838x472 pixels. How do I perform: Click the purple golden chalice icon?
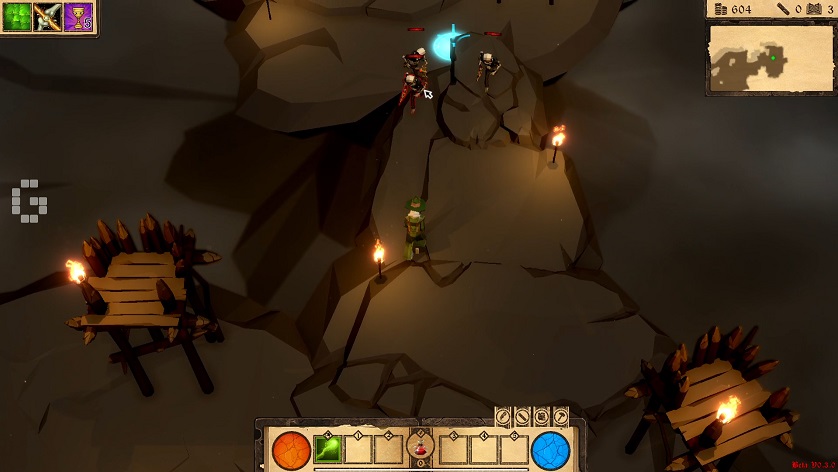click(79, 17)
